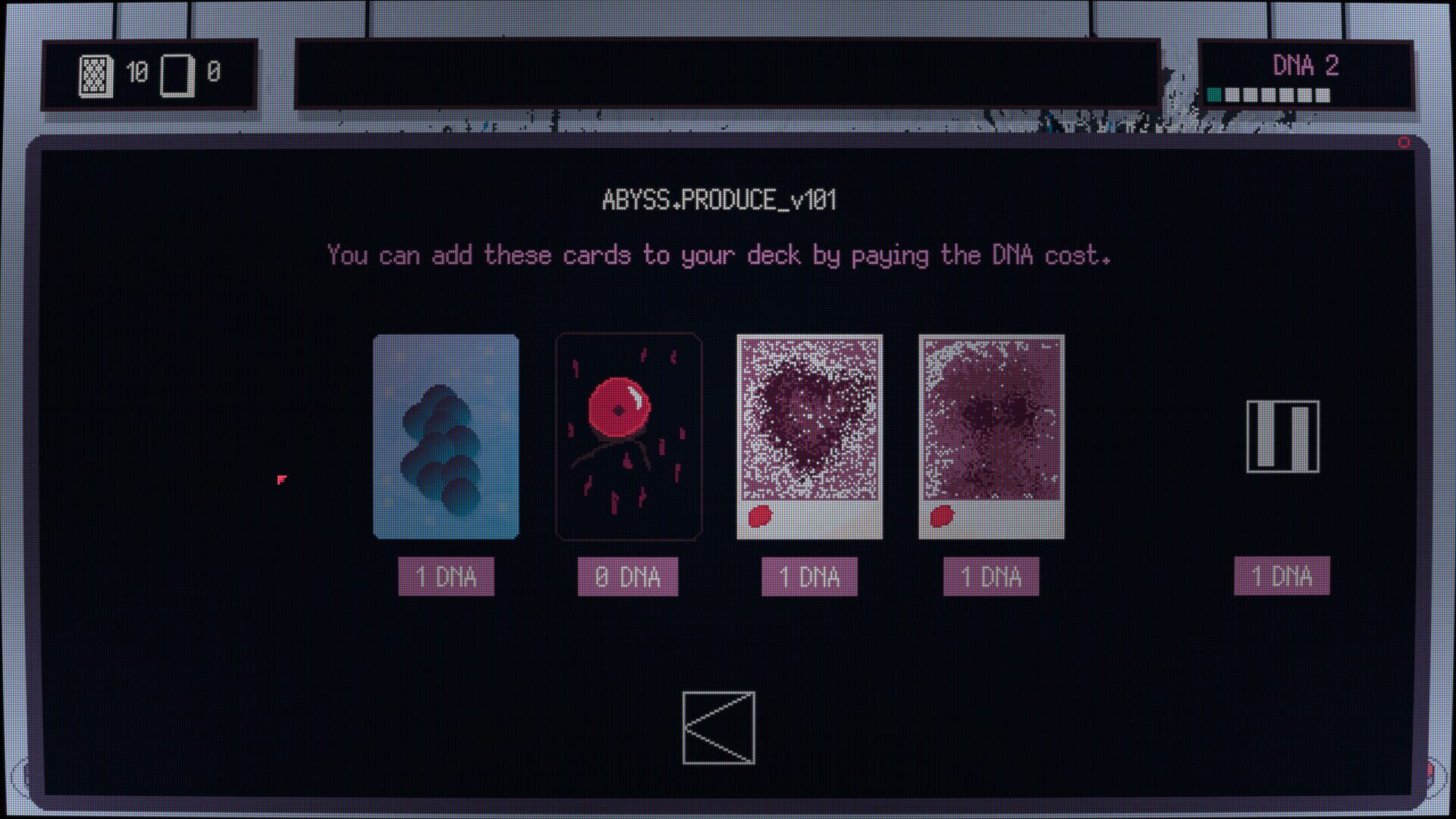Click the 1 DNA price under the blue card
Screen dimensions: 1456x819
pyautogui.click(x=446, y=576)
